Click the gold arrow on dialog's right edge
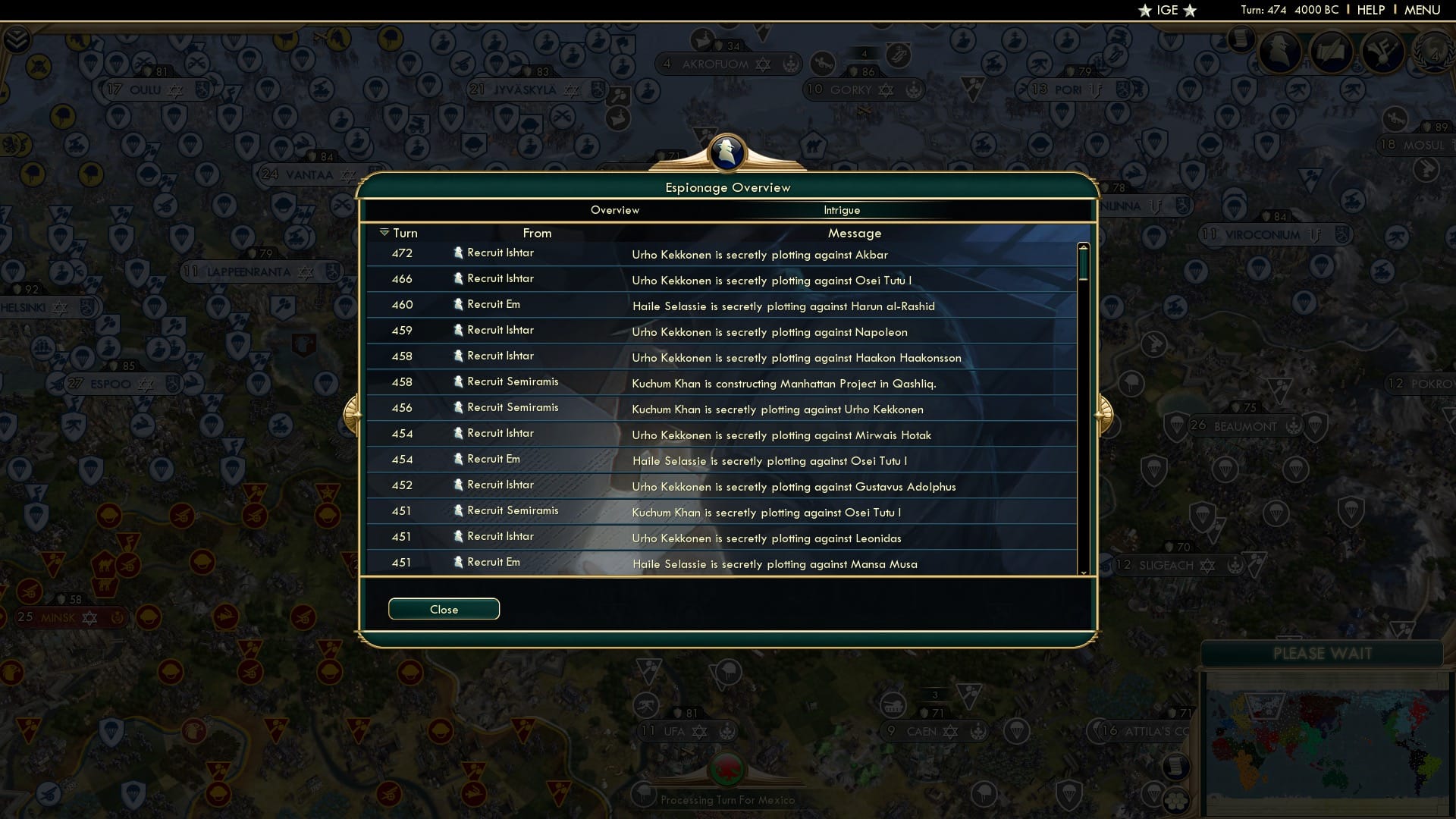 1105,415
